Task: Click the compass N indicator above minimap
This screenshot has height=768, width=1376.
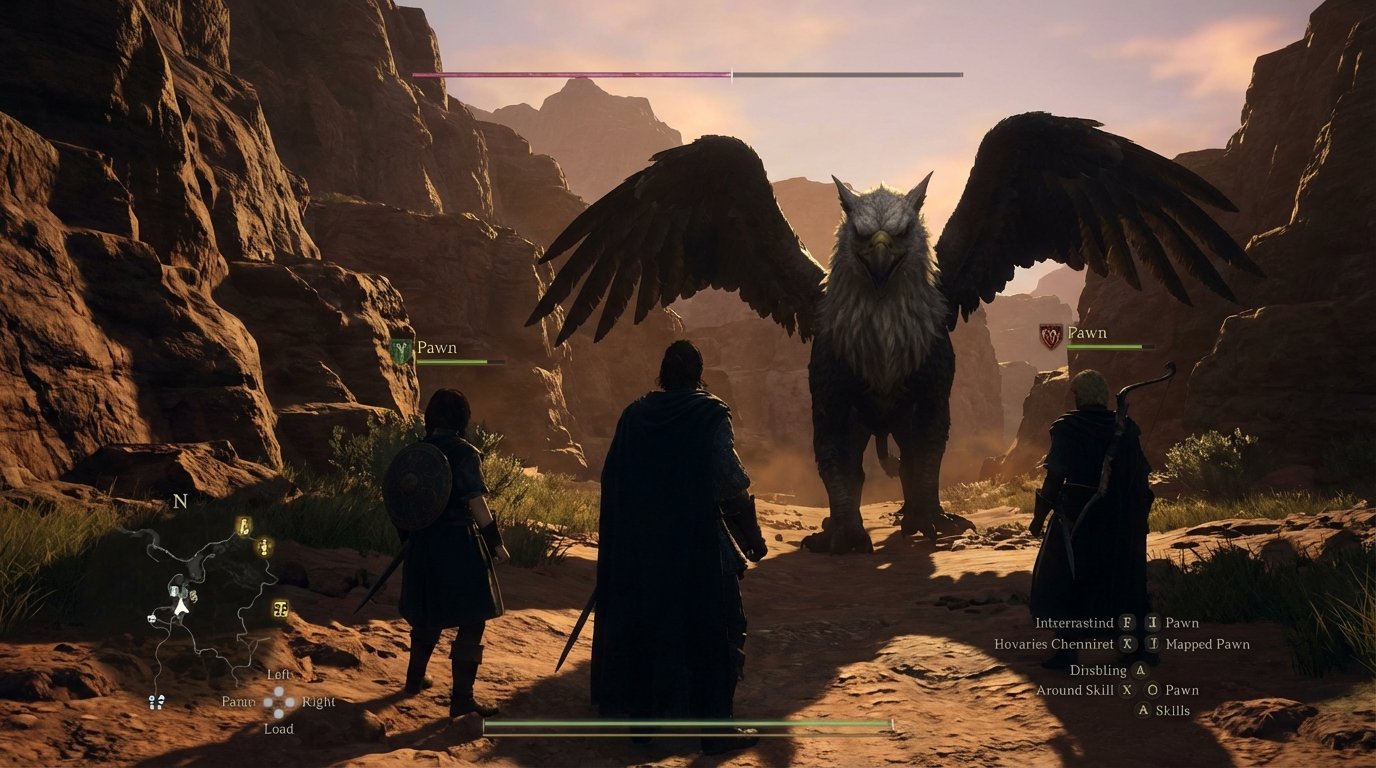Action: [179, 502]
